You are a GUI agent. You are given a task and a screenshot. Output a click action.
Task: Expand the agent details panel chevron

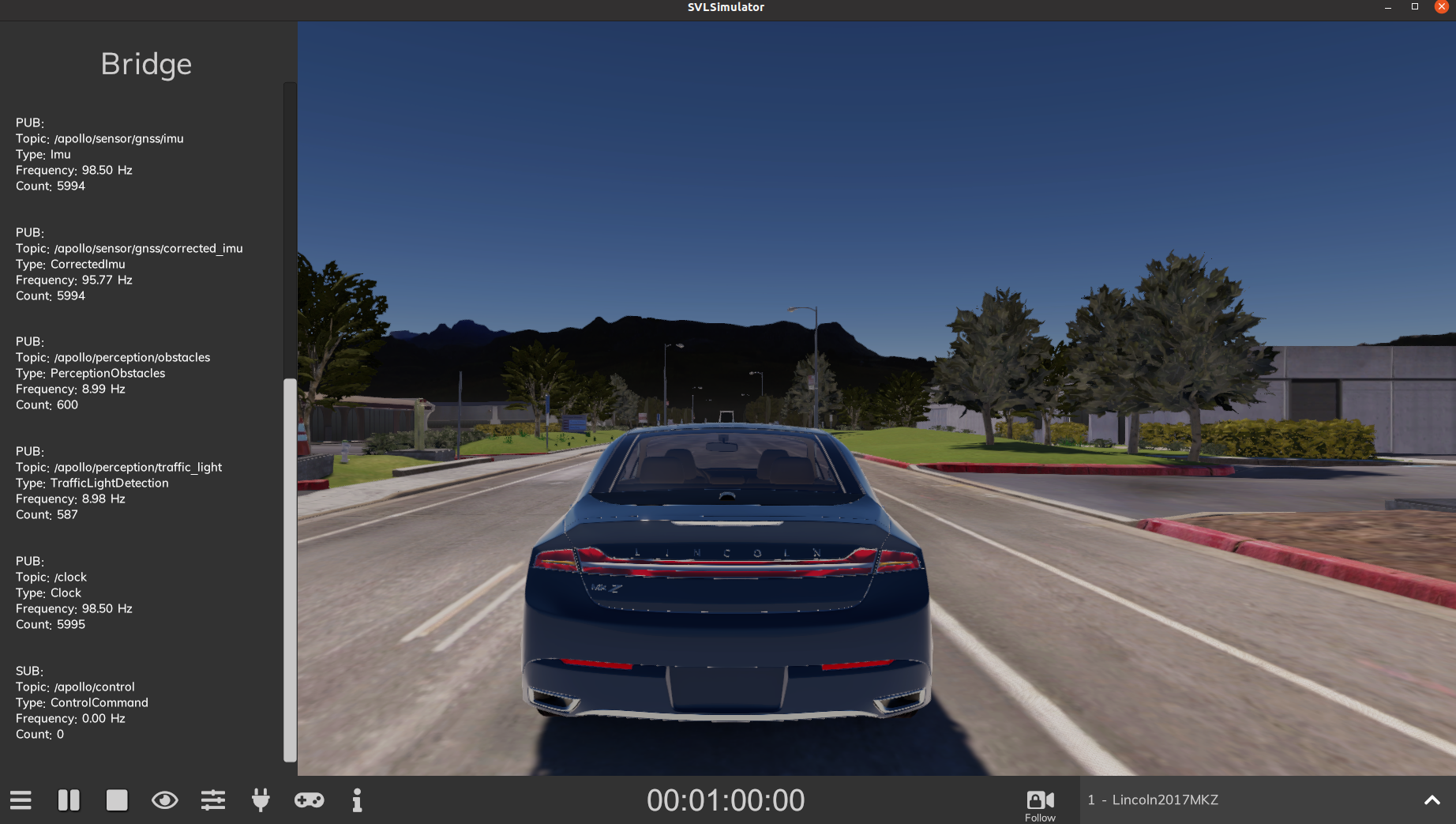point(1432,800)
